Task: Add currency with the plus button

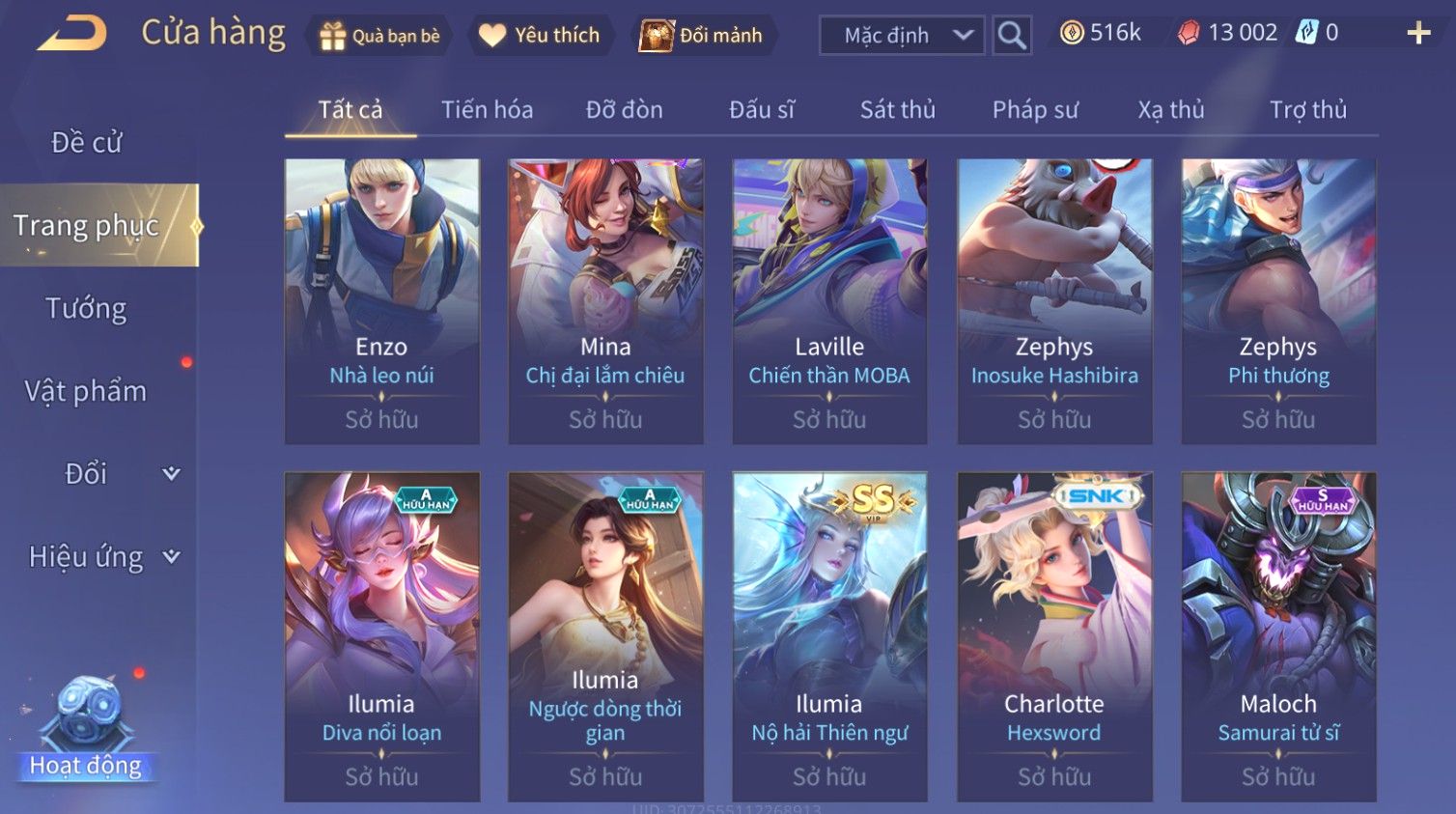Action: 1418,34
